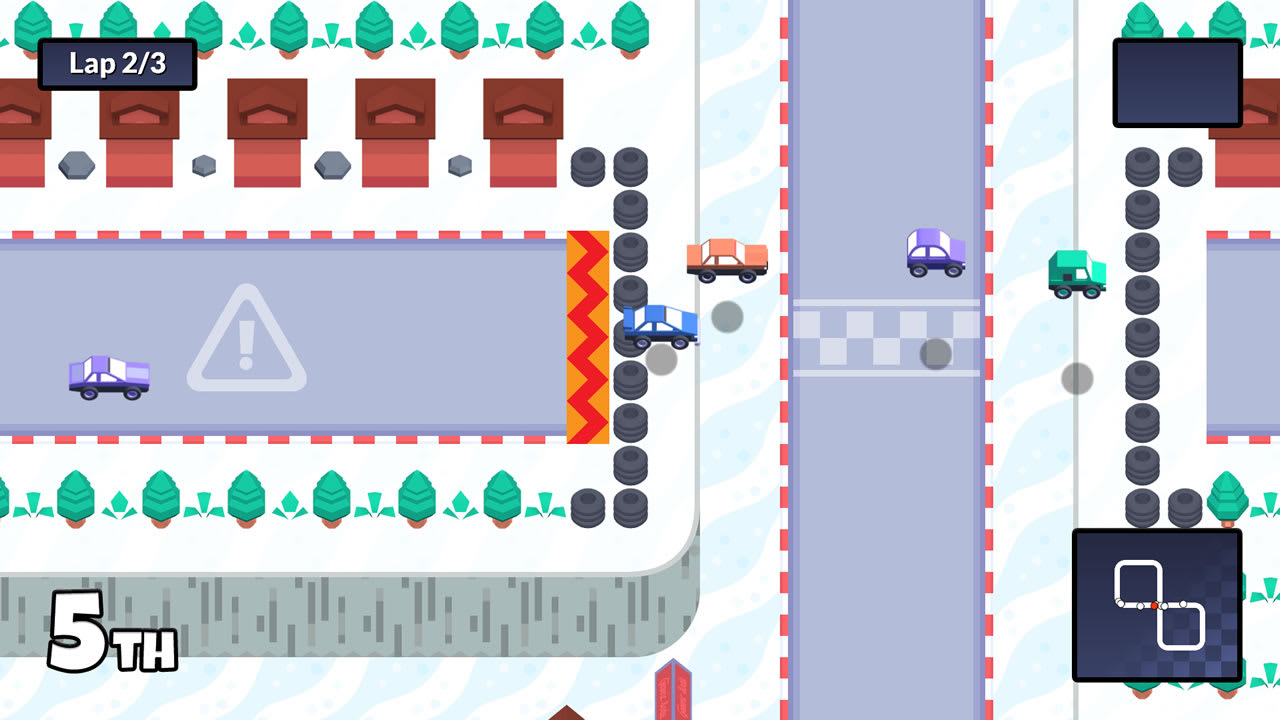Click the orange car near the tire wall

coord(727,260)
